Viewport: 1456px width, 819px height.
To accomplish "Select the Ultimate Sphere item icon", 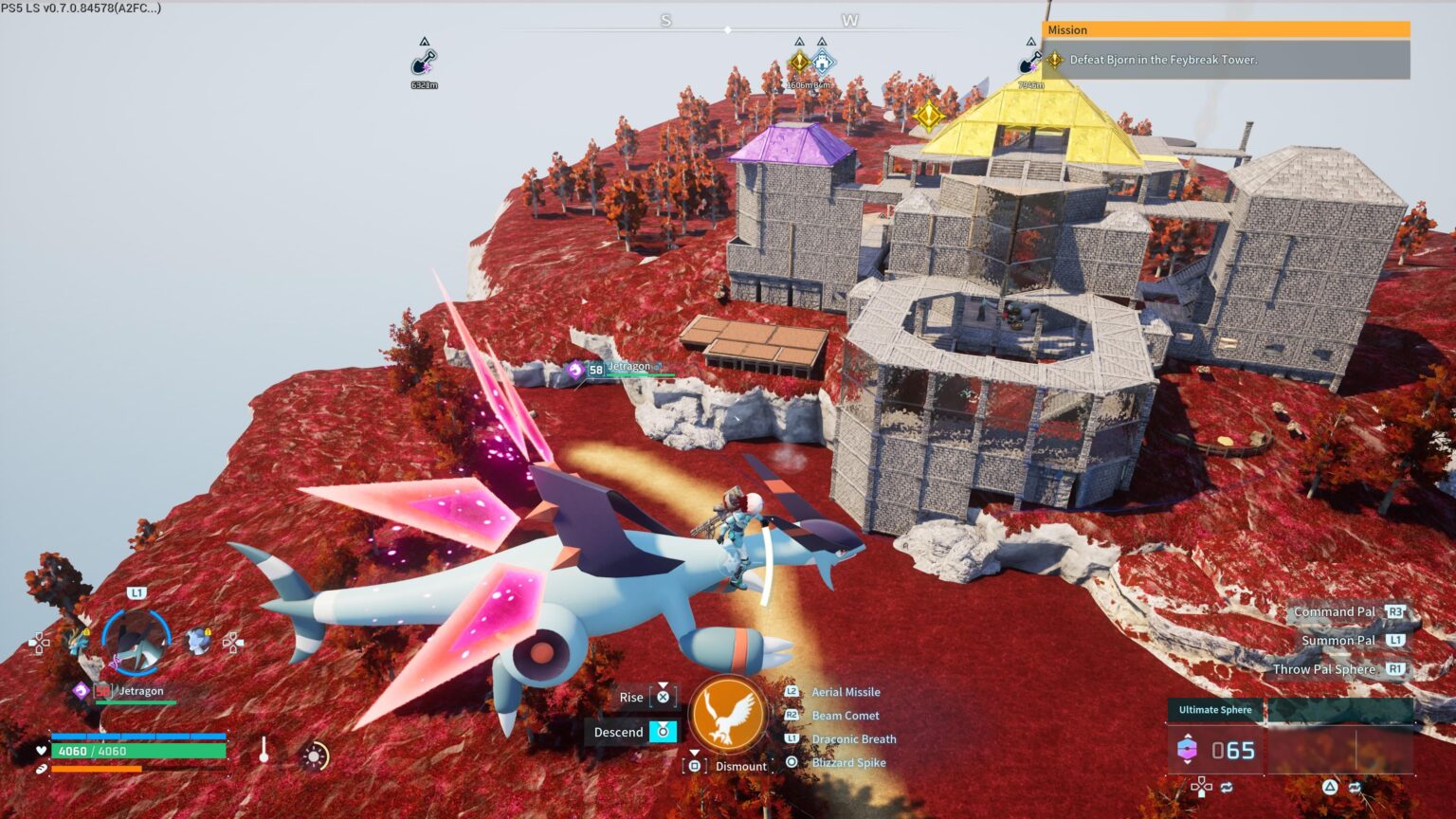I will [x=1188, y=748].
